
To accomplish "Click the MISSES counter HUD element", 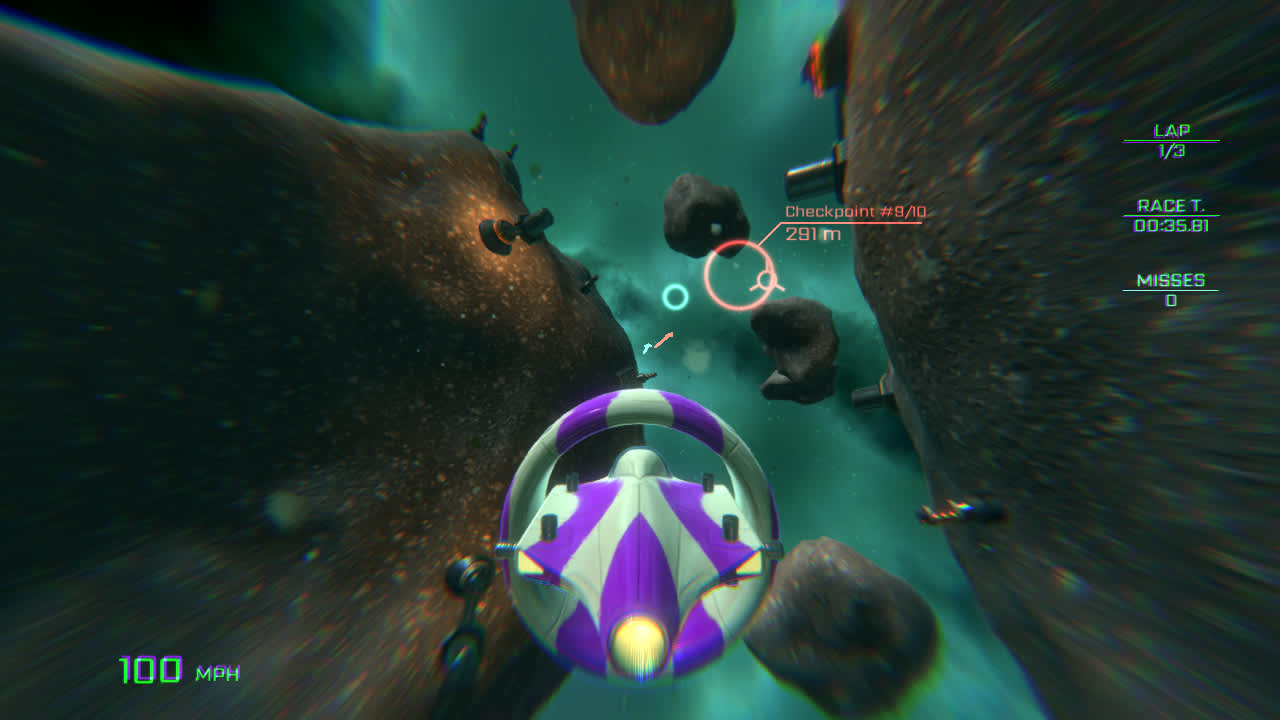I will click(x=1173, y=287).
